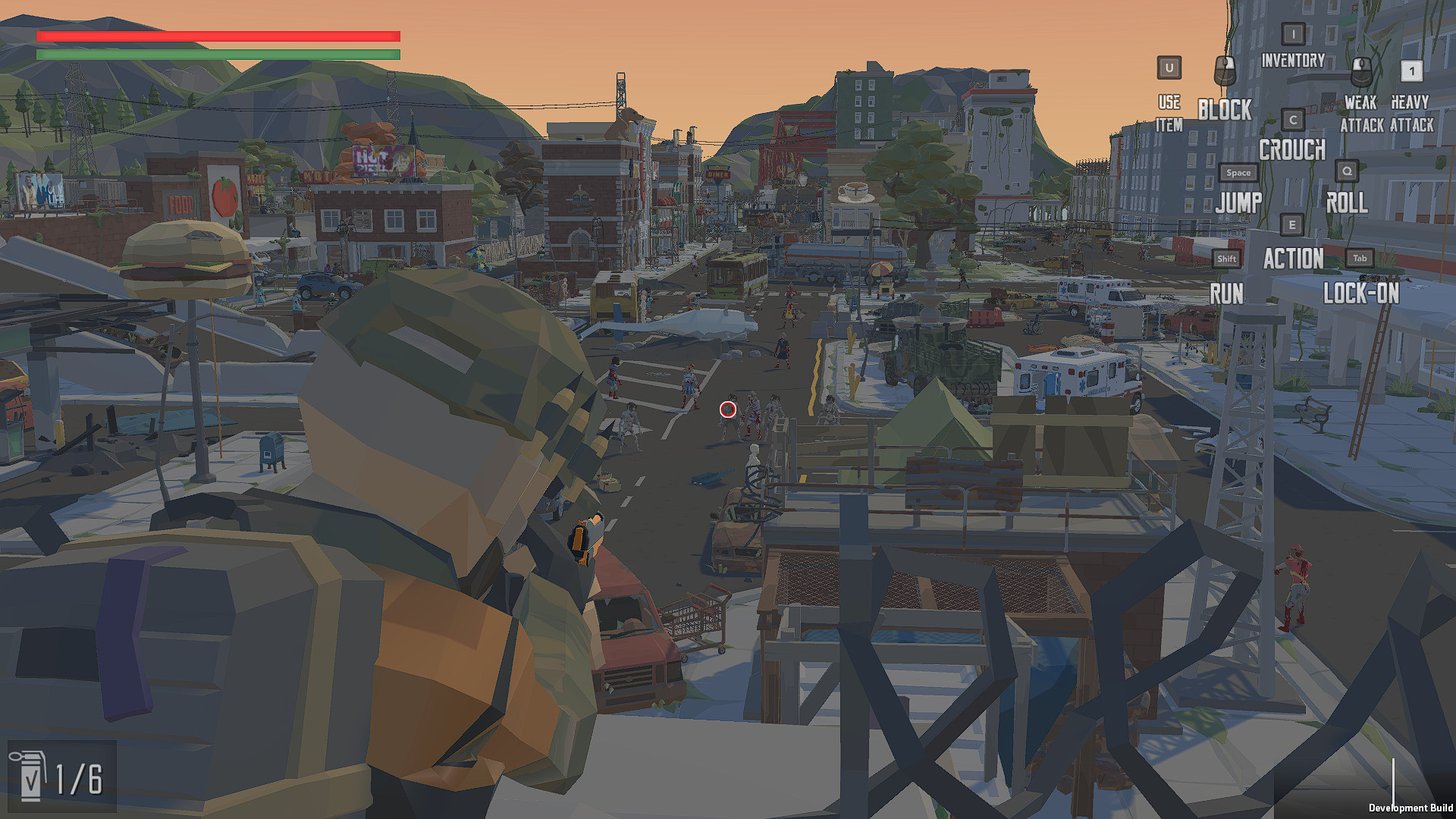
Task: Select the Action label near the Shift hint
Action: coord(1292,259)
